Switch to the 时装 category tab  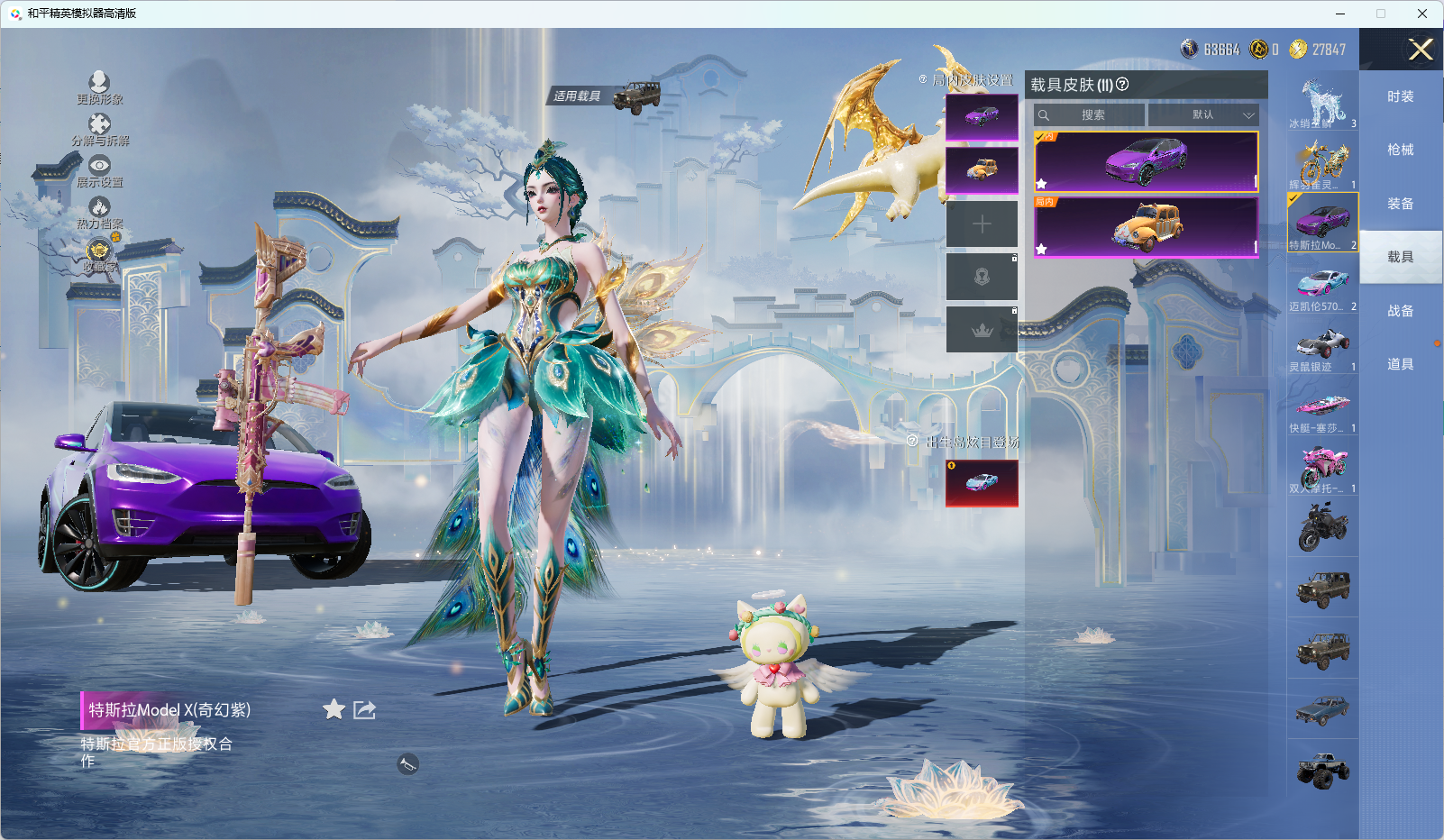[x=1400, y=96]
